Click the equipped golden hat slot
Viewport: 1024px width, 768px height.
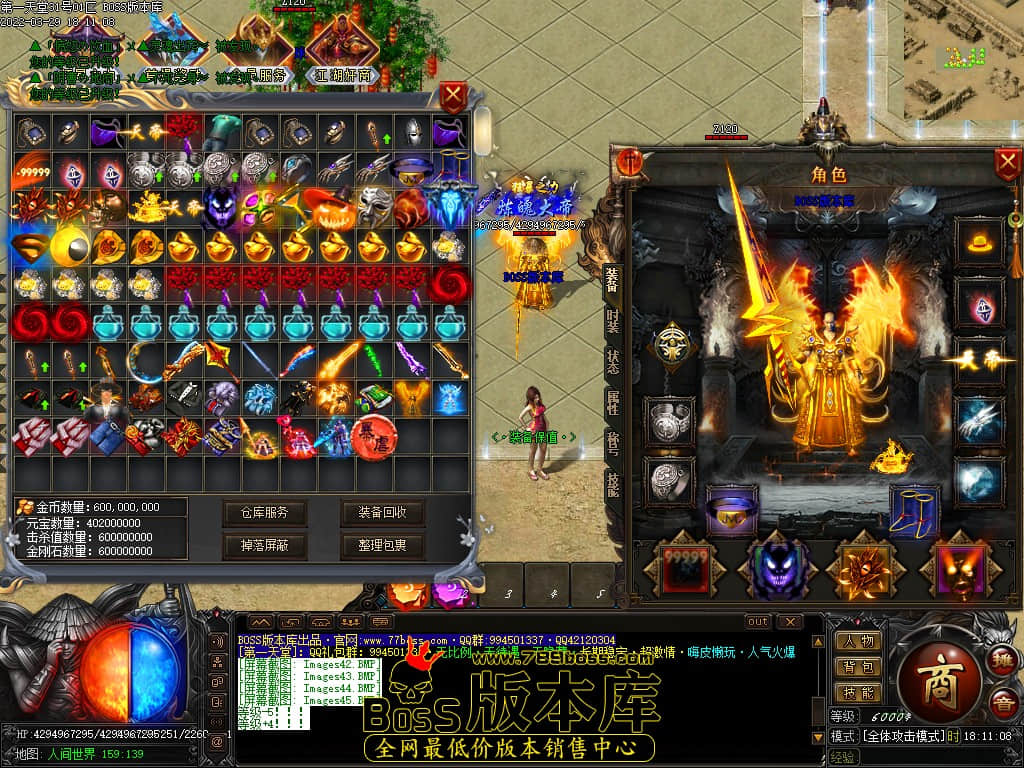pyautogui.click(x=979, y=241)
